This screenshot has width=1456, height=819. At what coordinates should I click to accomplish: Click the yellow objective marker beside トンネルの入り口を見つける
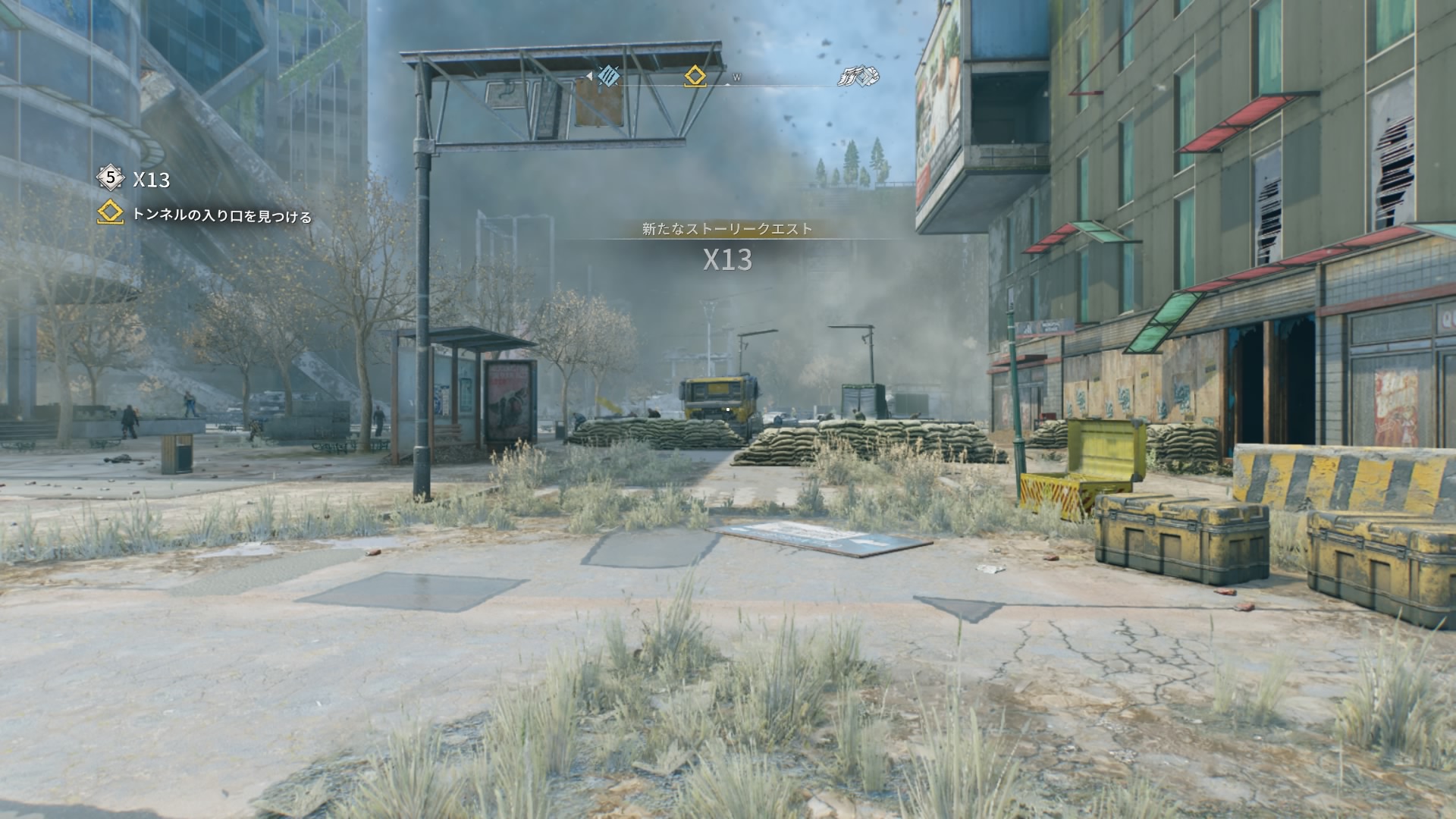[111, 213]
